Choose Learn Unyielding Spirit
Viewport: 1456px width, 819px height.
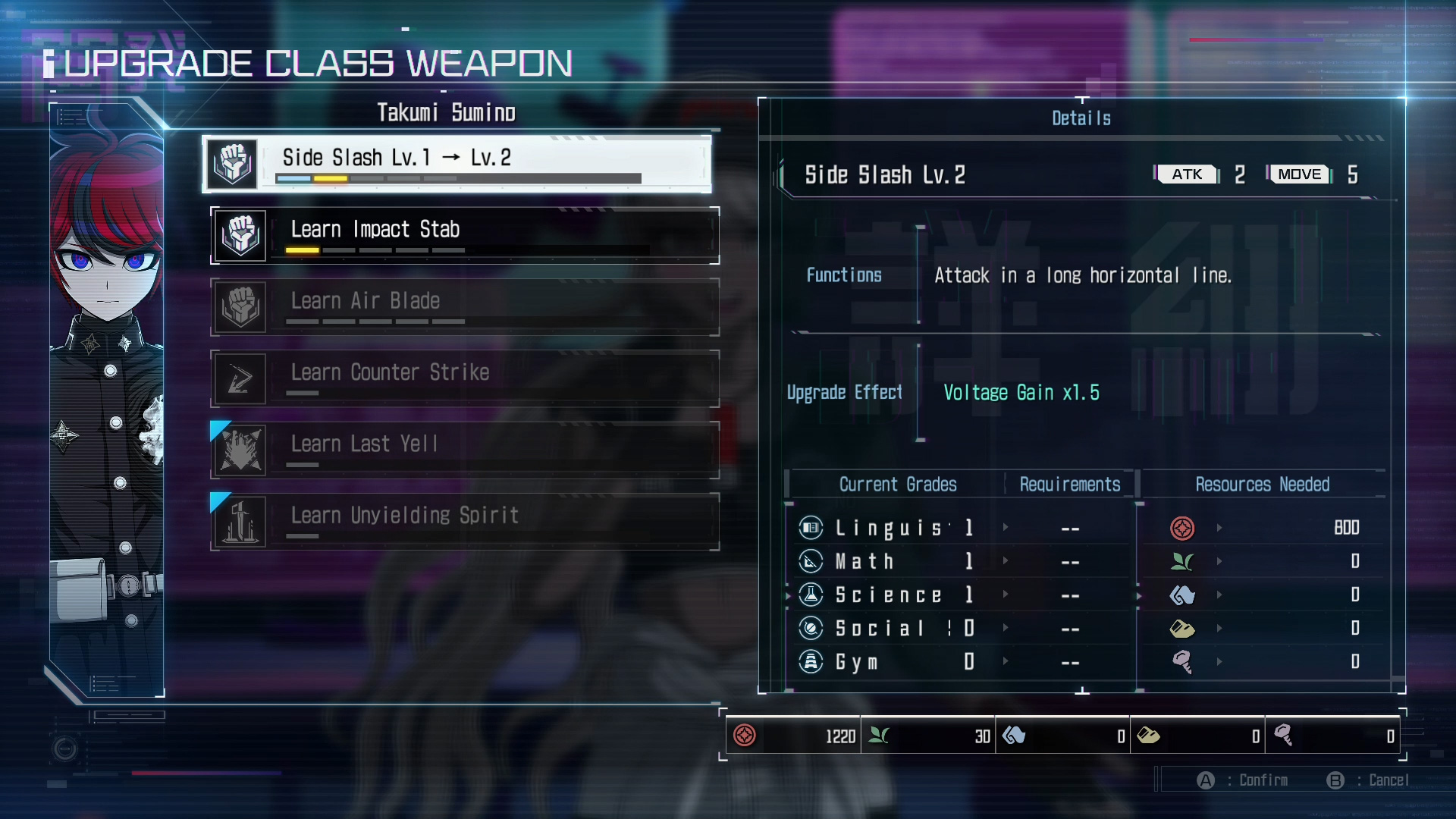point(464,522)
